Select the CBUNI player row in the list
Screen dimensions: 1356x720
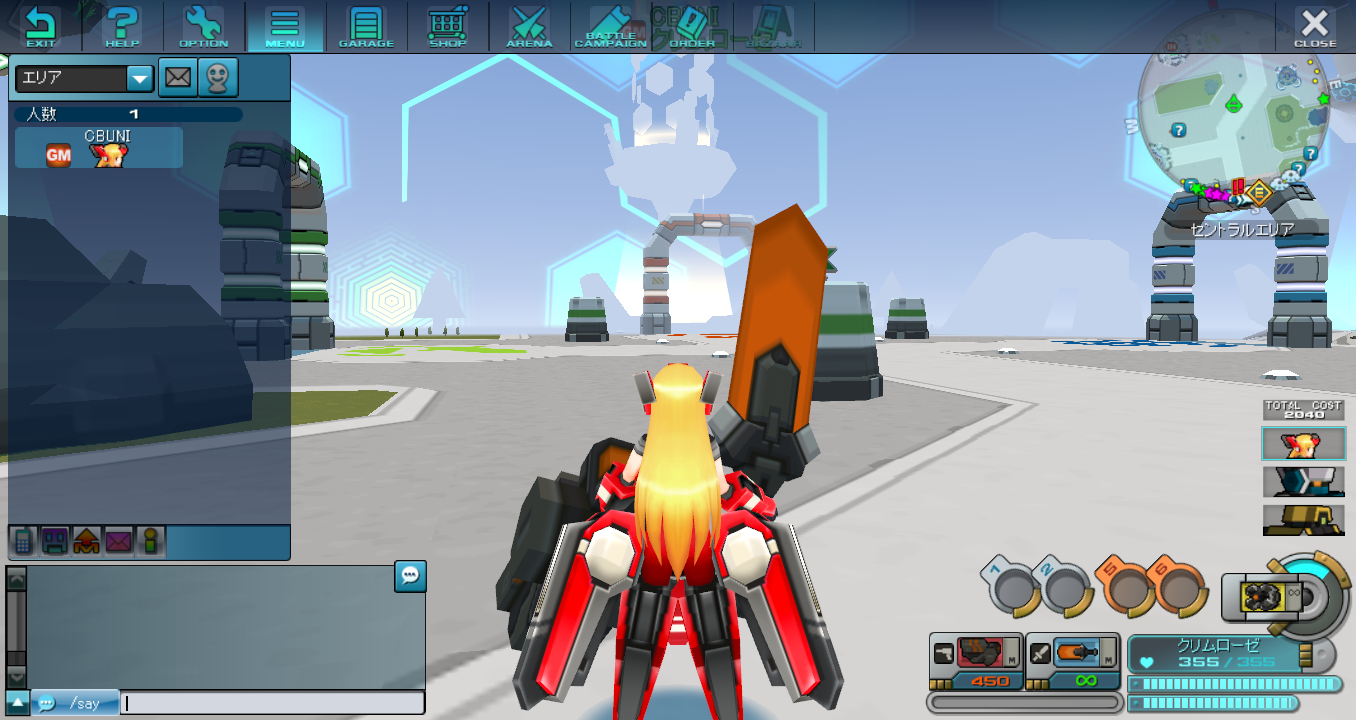coord(99,147)
